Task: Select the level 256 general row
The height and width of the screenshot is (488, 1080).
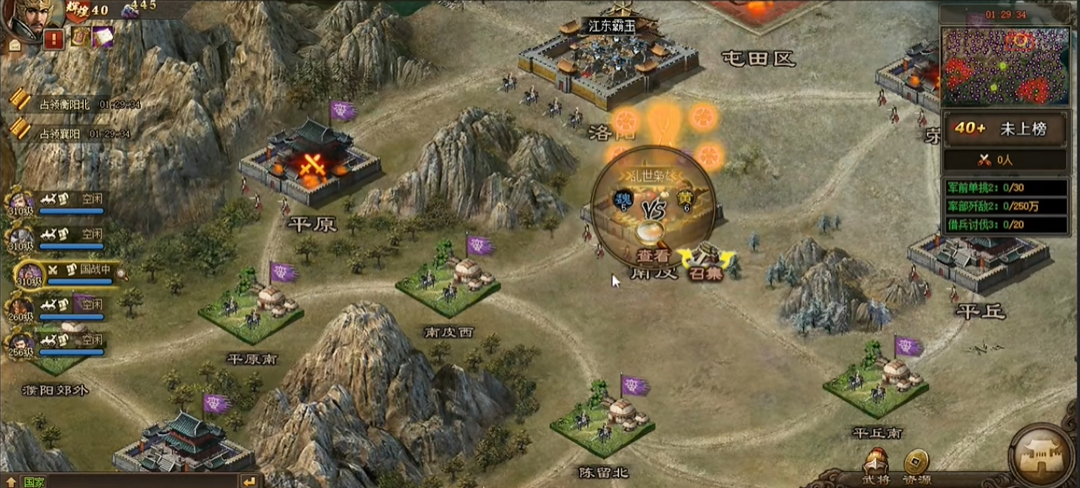Action: point(60,343)
